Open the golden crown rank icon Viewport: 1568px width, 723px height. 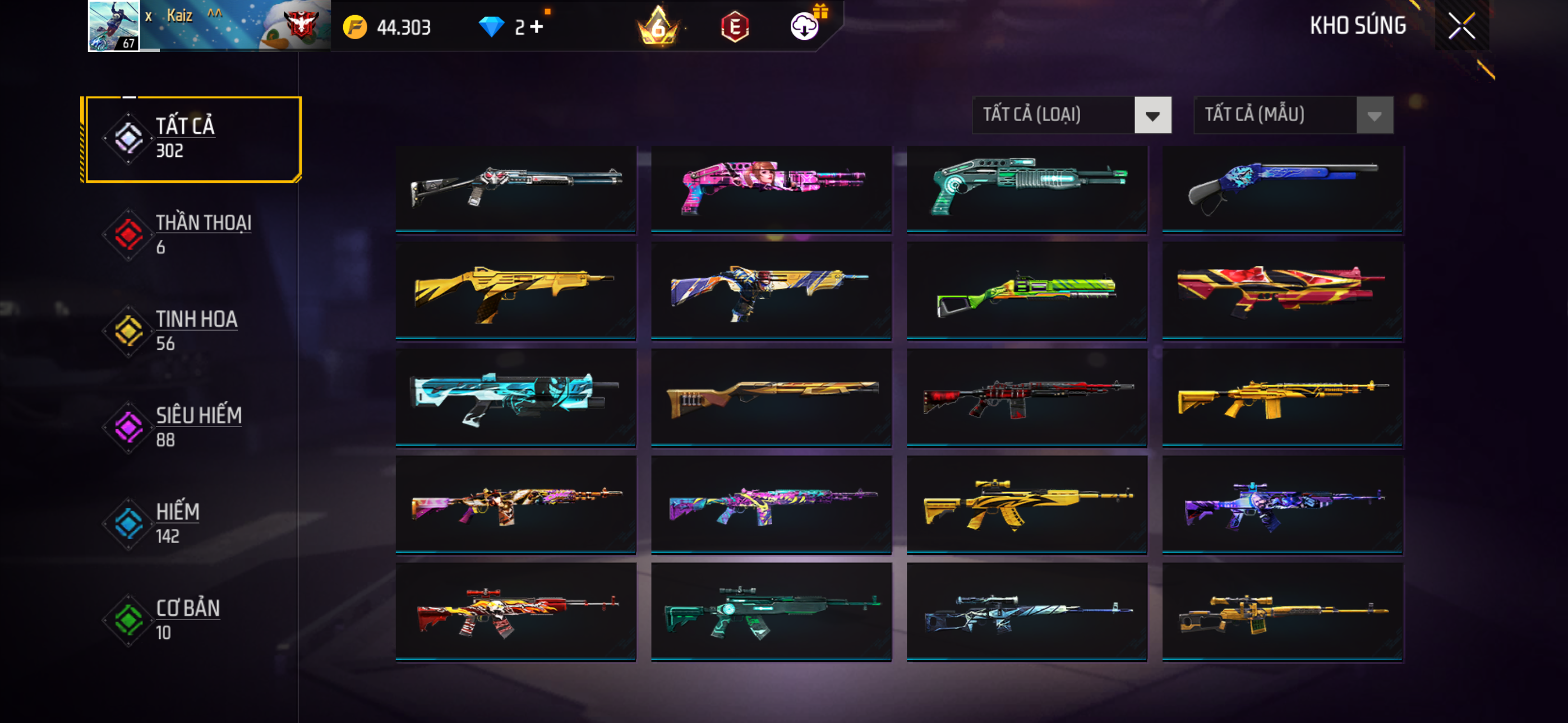coord(658,27)
